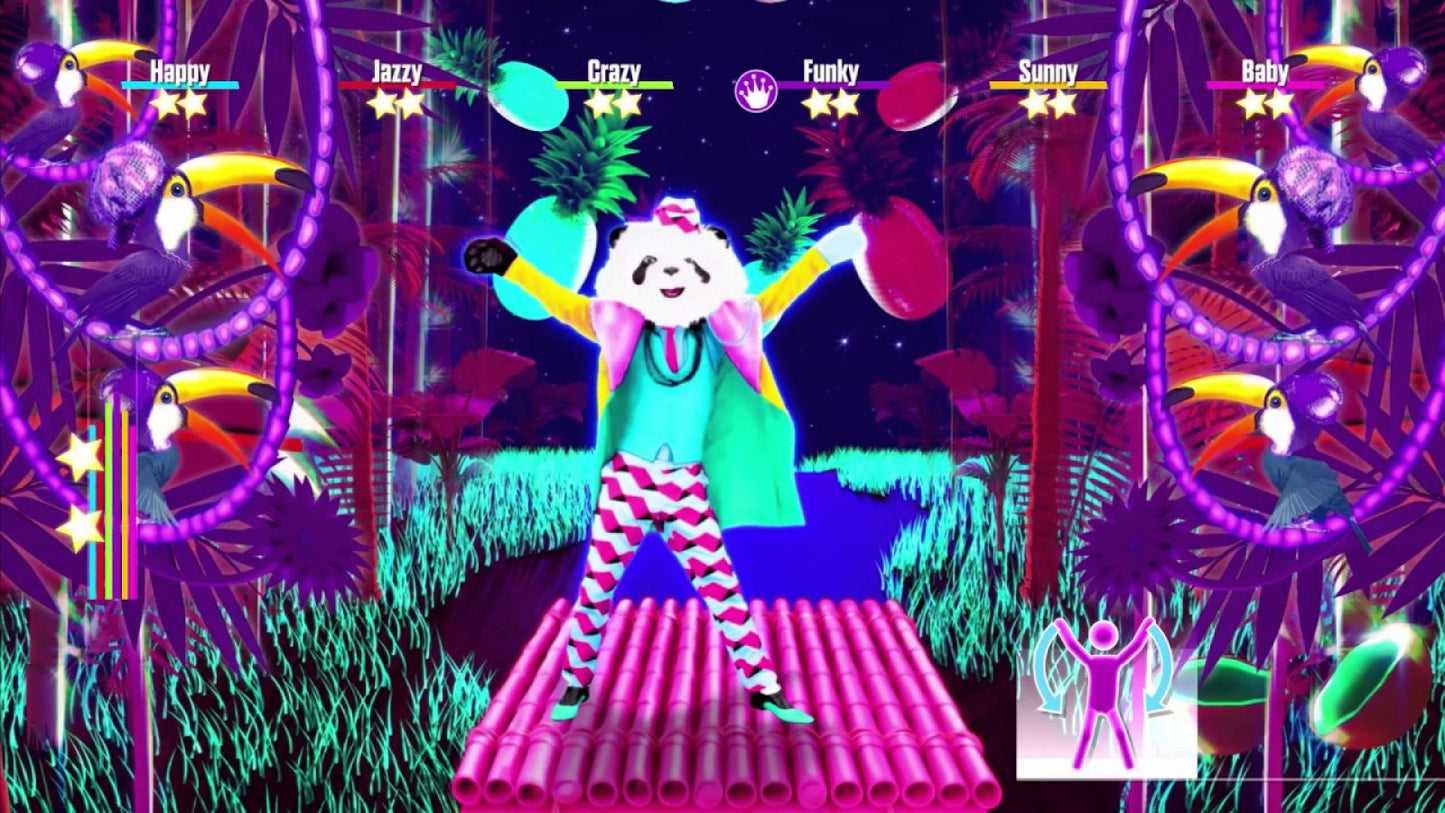Select the player name Happy

pyautogui.click(x=178, y=70)
